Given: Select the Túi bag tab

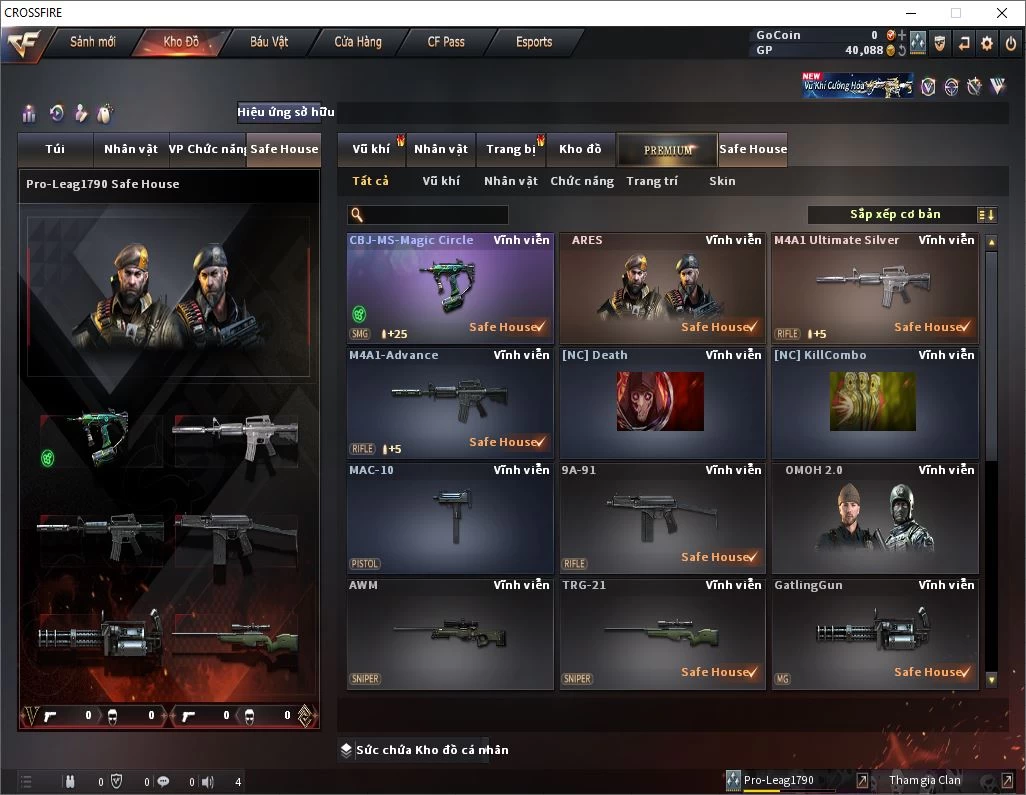Looking at the screenshot, I should pyautogui.click(x=55, y=149).
